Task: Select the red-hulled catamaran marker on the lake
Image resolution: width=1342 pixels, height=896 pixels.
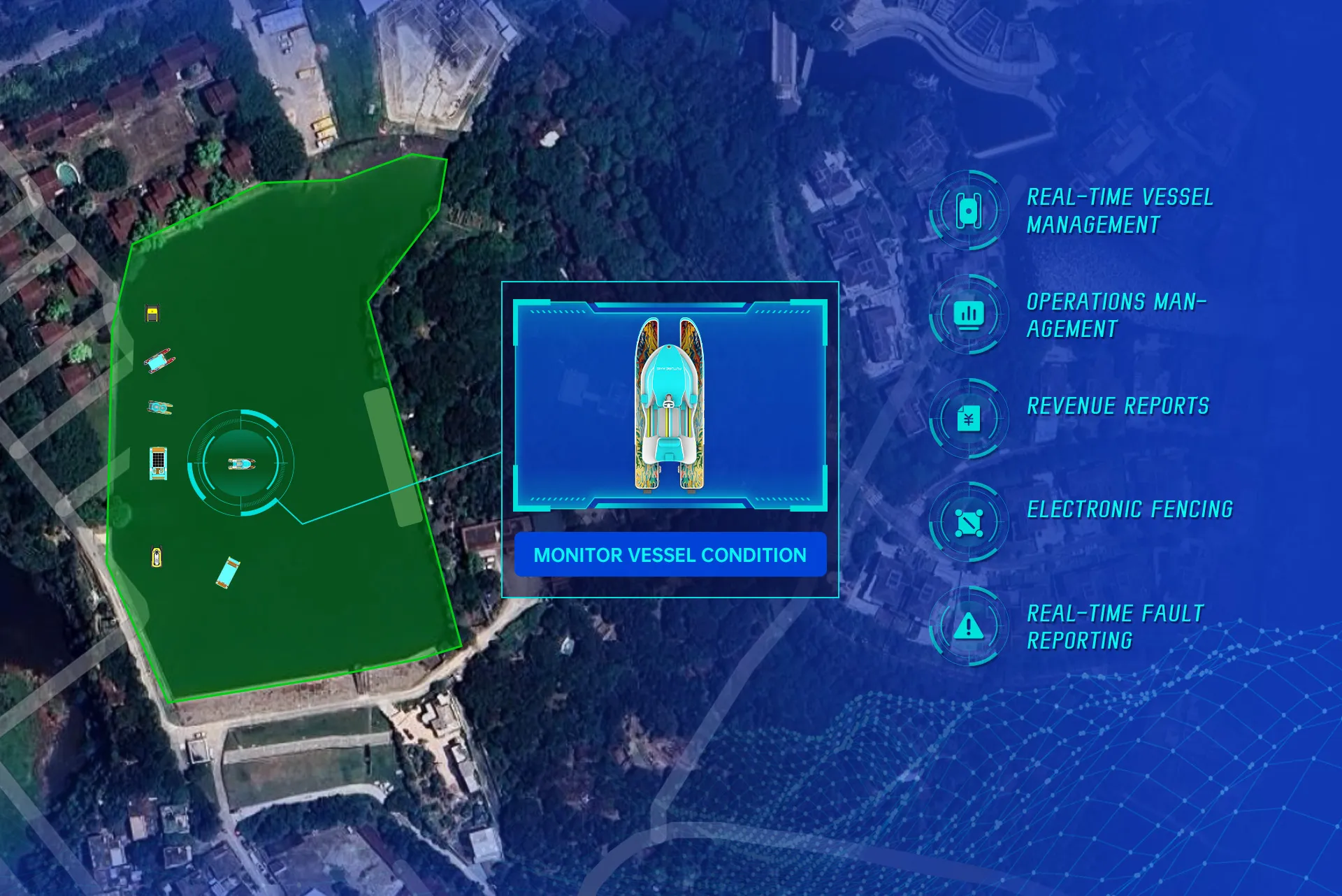Action: click(x=160, y=361)
